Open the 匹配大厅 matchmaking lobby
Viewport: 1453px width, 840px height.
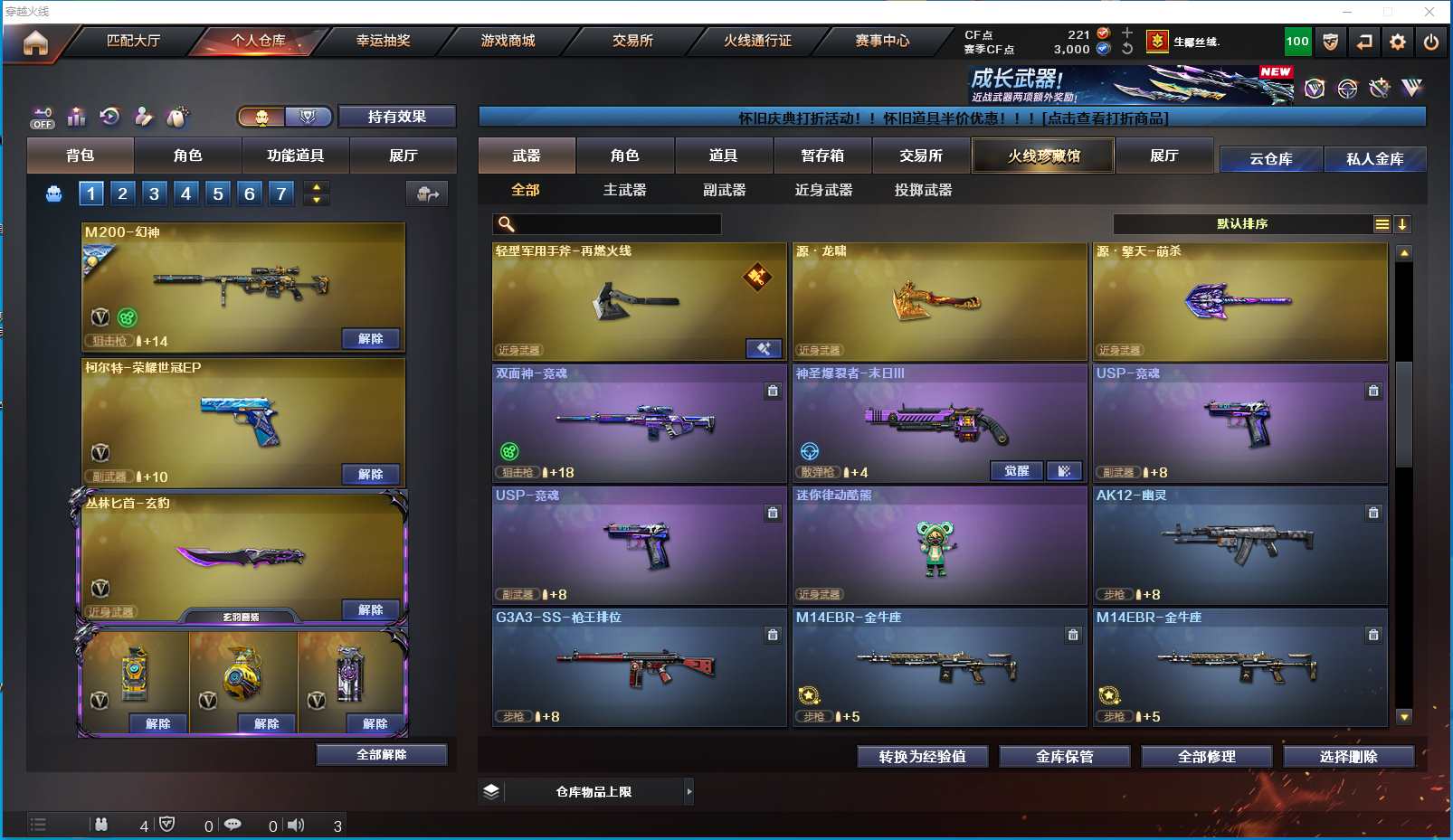click(x=133, y=41)
